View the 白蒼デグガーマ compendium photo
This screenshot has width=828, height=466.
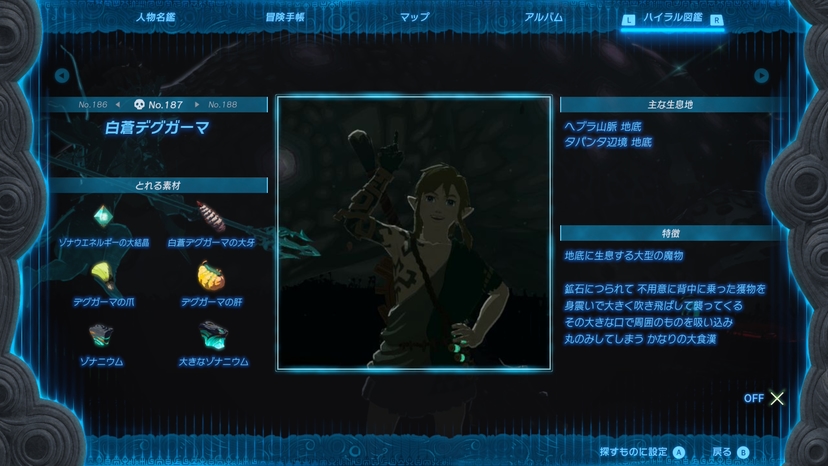point(414,233)
